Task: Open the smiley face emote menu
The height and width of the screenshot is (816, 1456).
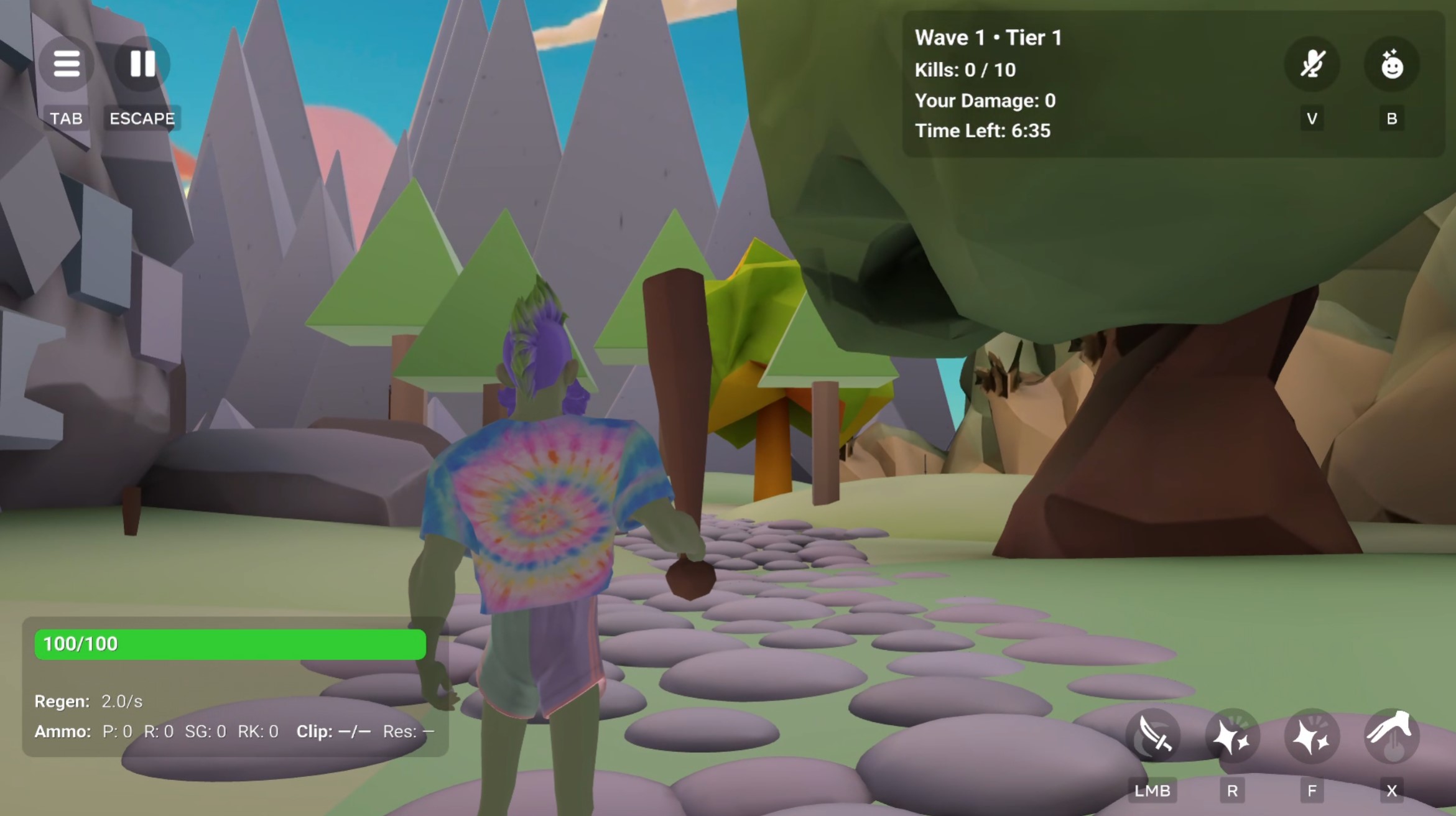Action: click(1391, 65)
